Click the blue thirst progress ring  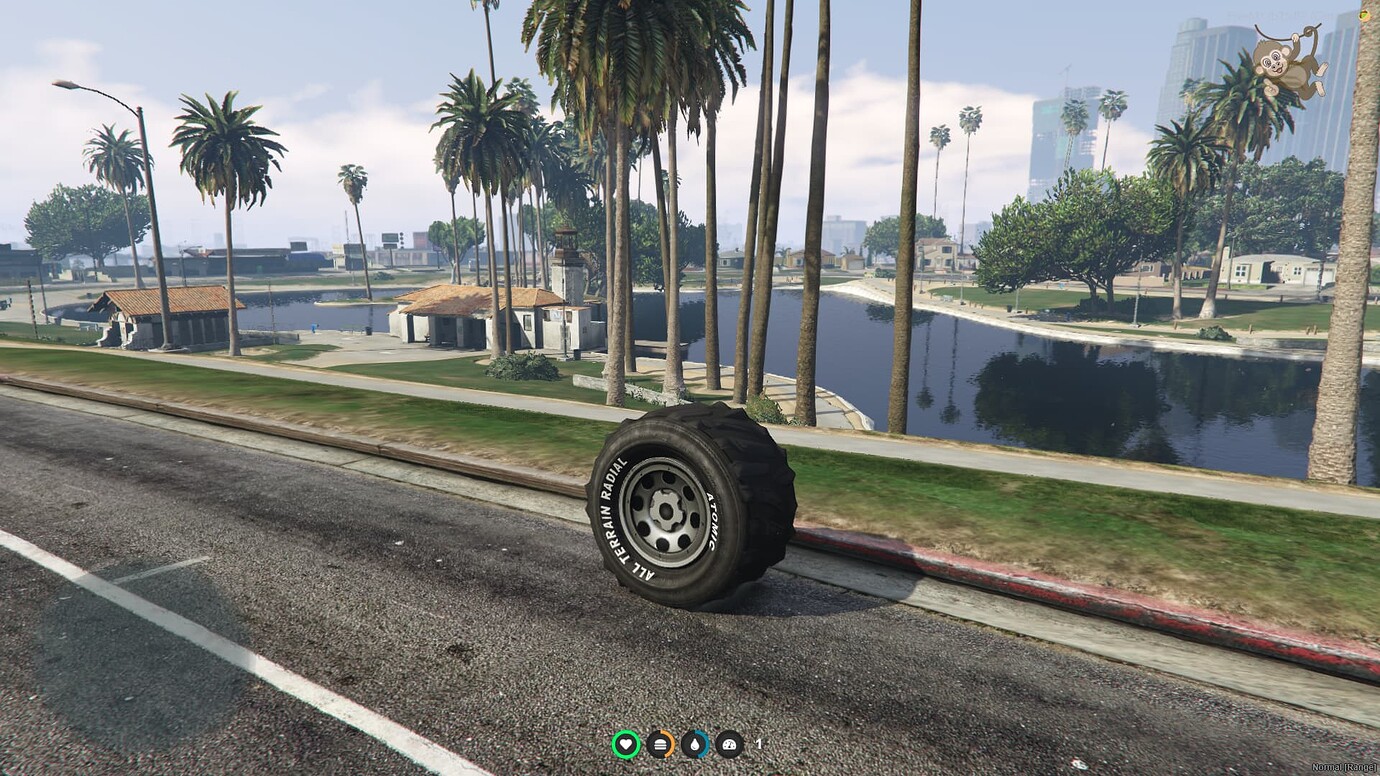pyautogui.click(x=708, y=744)
